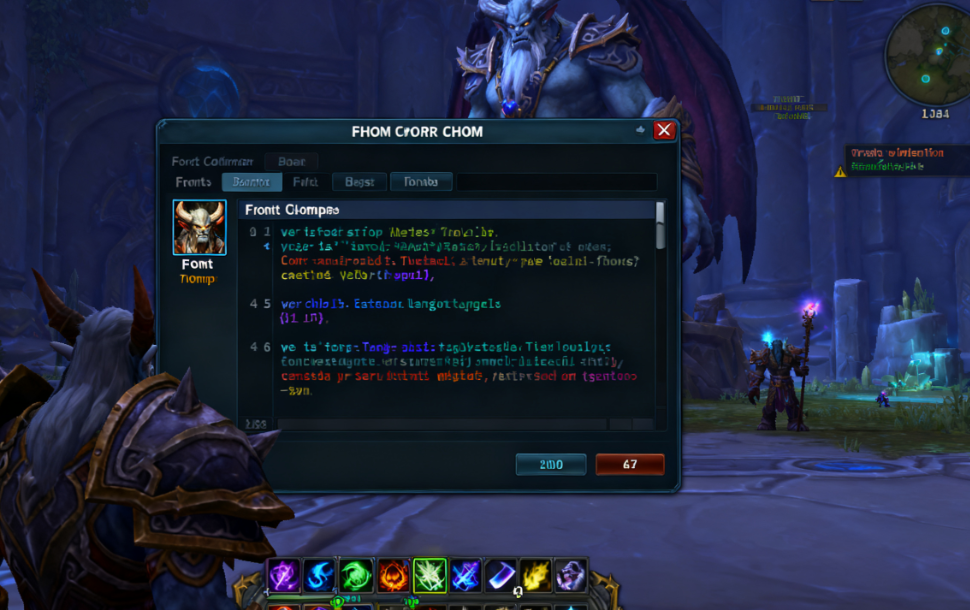Click the Boar button in the top row
This screenshot has width=970, height=610.
(292, 161)
